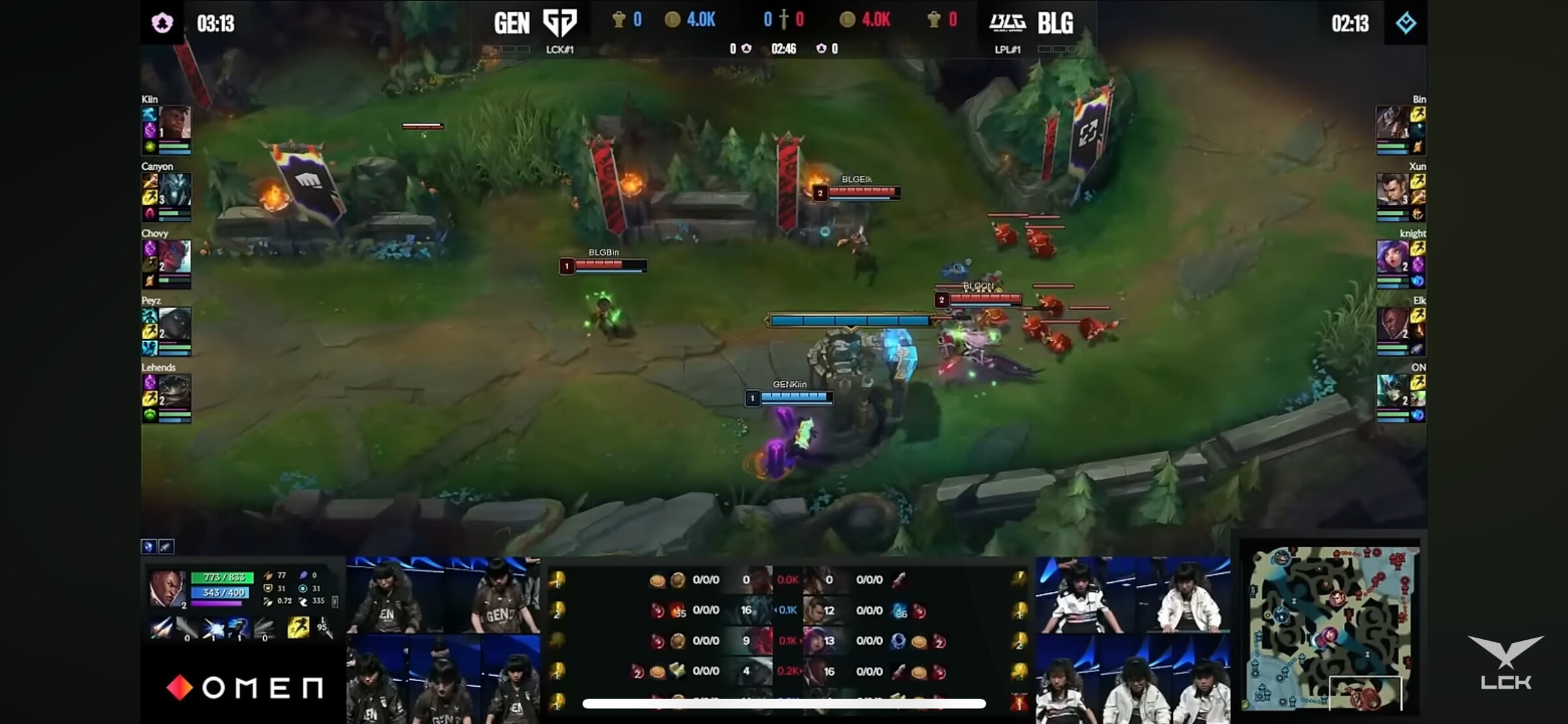Click Lucian's Relentless Pursuit dash ability icon
1568x724 pixels.
pyautogui.click(x=238, y=628)
